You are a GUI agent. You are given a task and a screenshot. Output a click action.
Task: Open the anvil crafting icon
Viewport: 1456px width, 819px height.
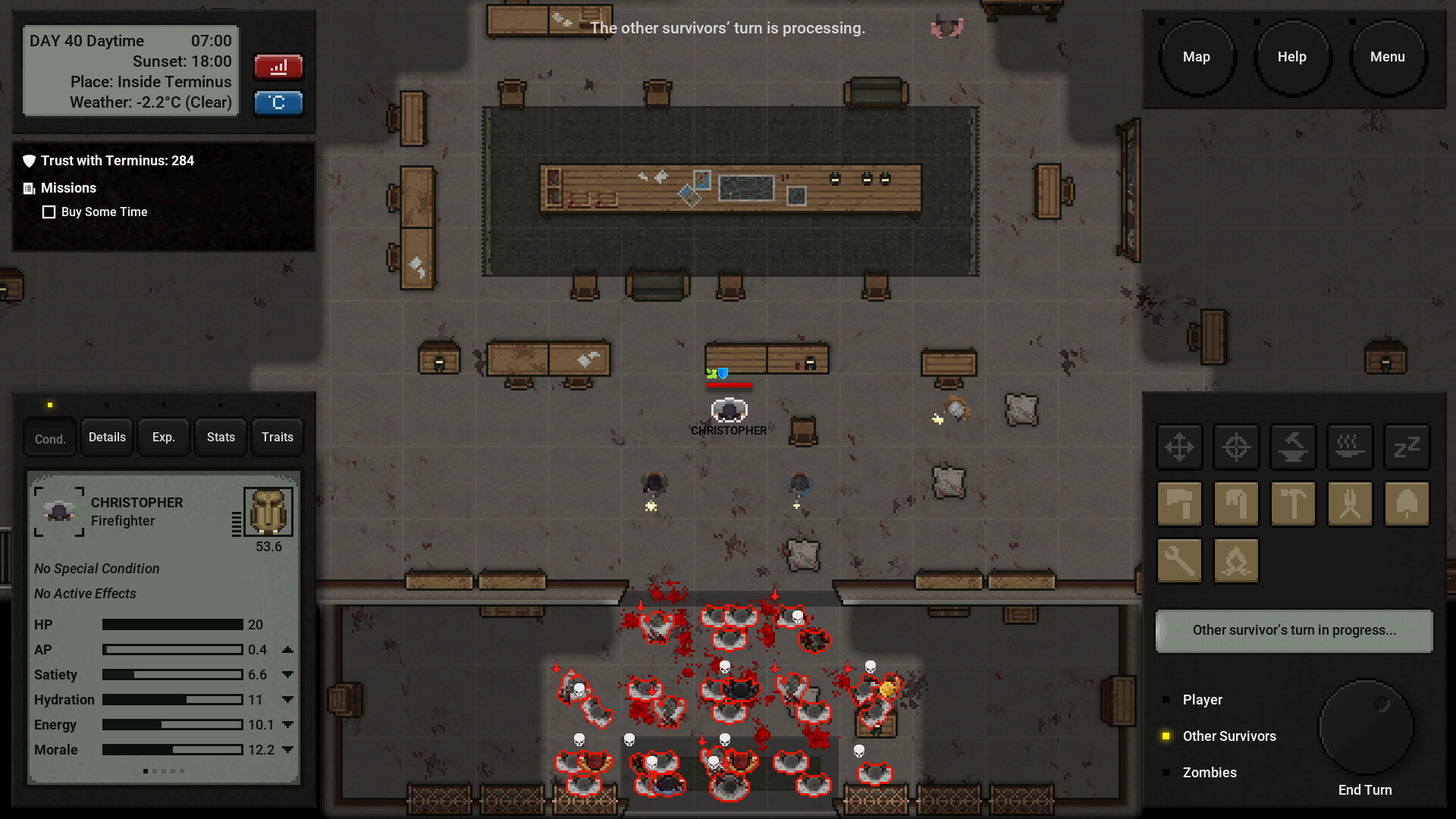(x=1293, y=447)
